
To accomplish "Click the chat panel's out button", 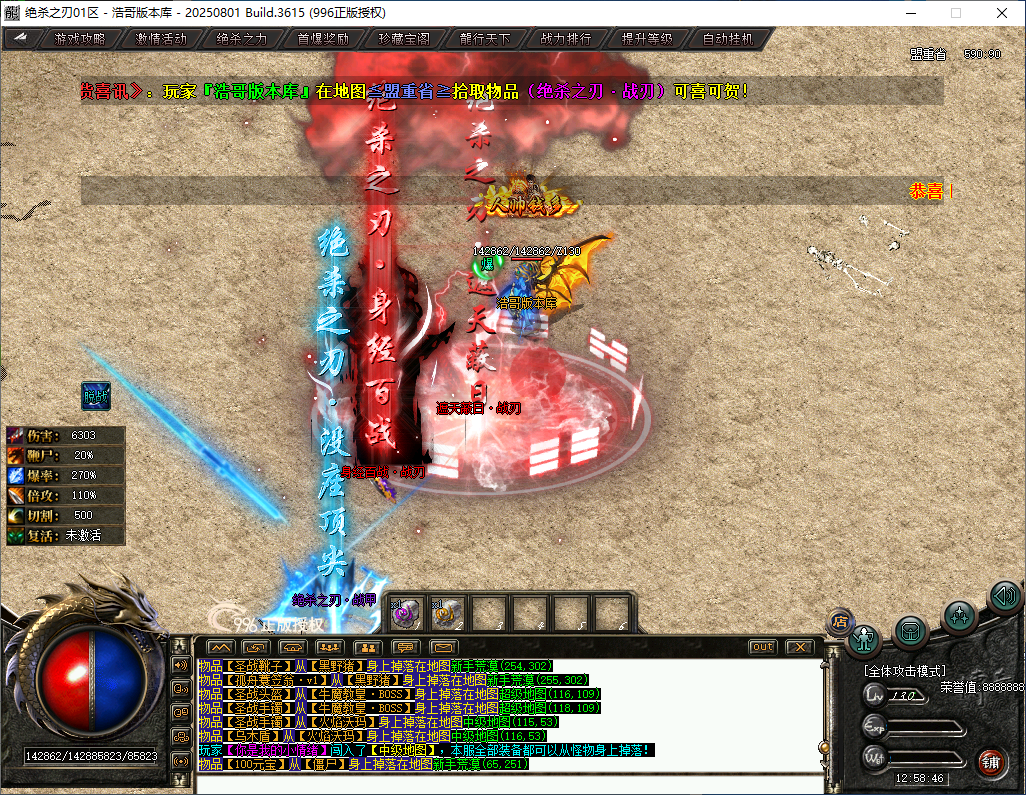I will pos(763,647).
